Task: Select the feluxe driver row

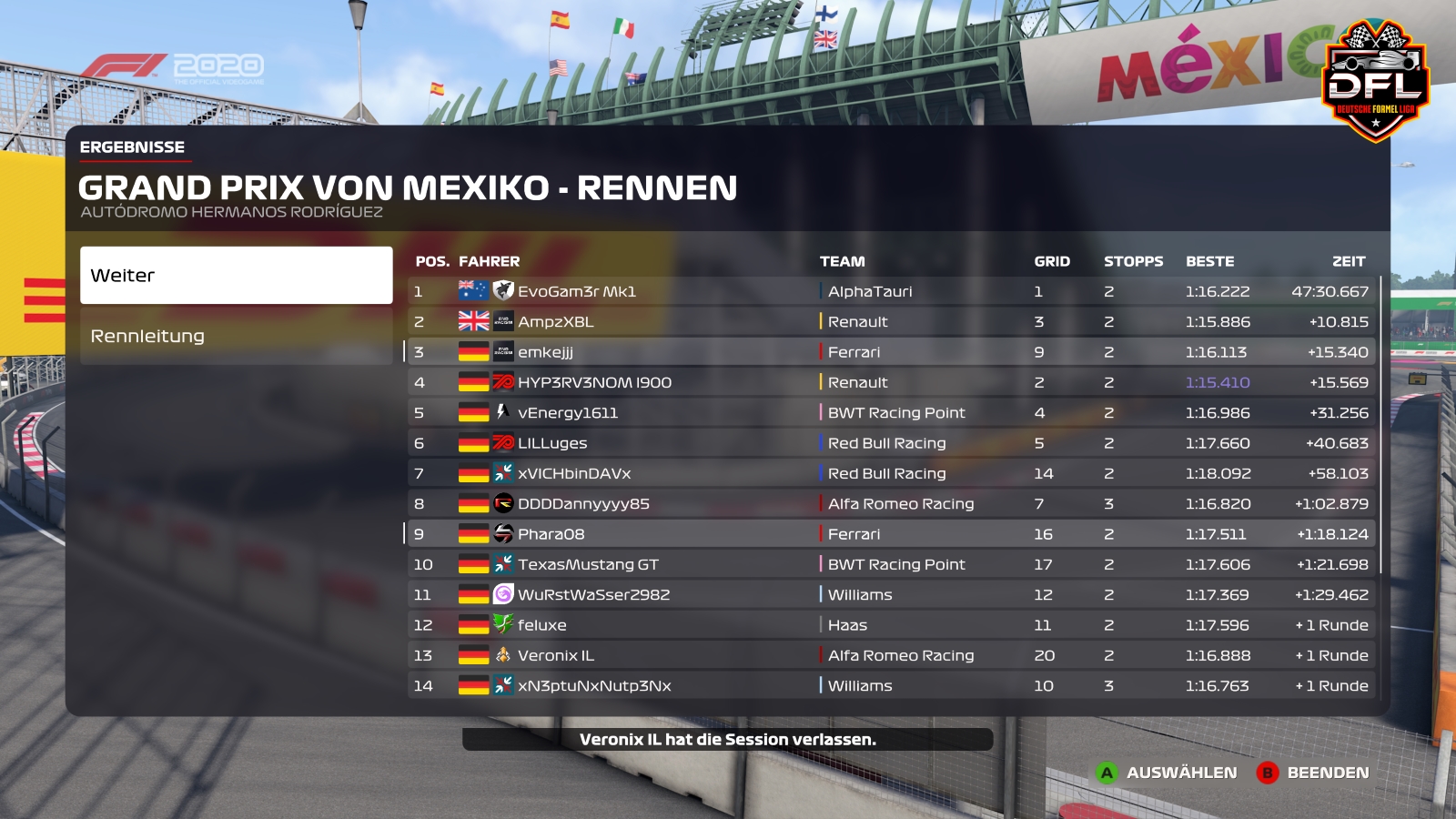Action: pyautogui.click(x=541, y=625)
